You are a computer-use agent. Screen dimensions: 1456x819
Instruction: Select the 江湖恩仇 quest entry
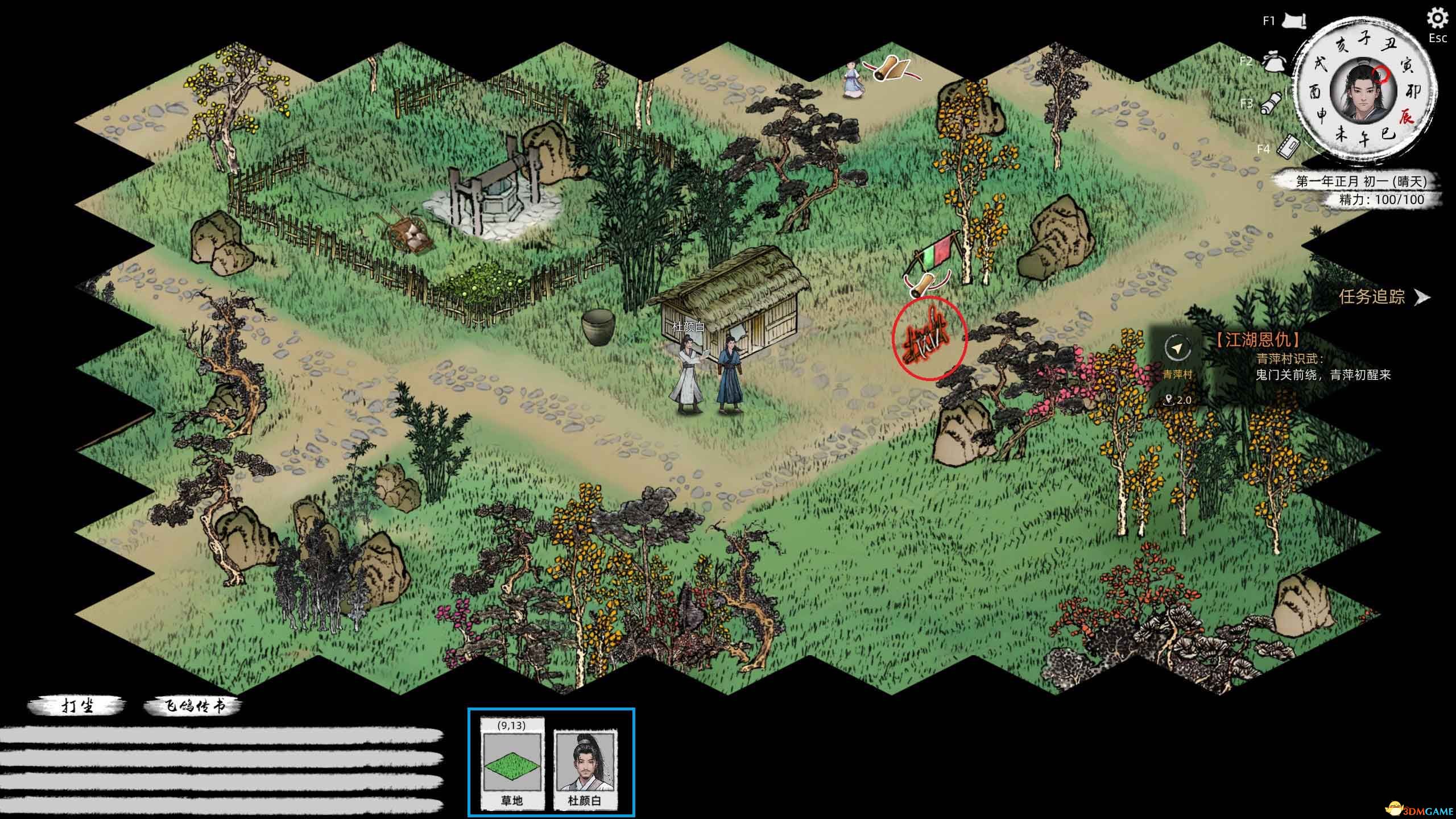click(x=1257, y=340)
